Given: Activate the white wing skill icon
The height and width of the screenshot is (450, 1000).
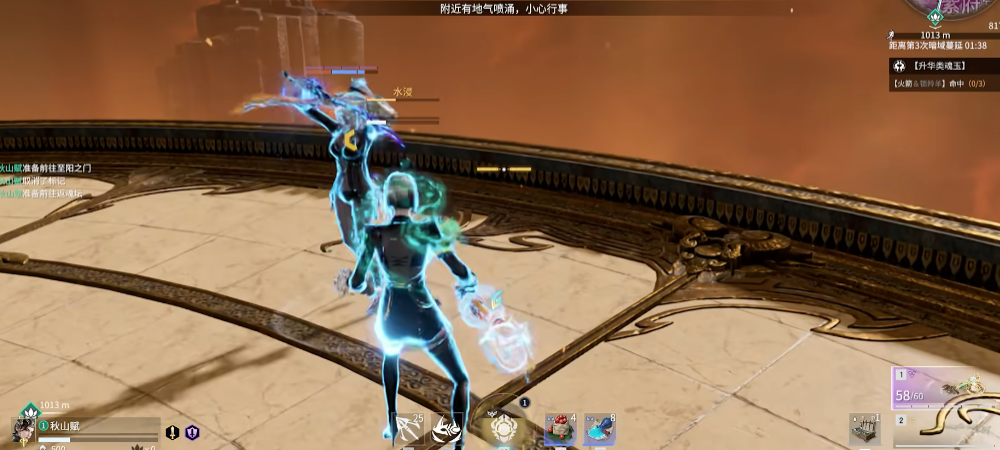Looking at the screenshot, I should coord(446,429).
